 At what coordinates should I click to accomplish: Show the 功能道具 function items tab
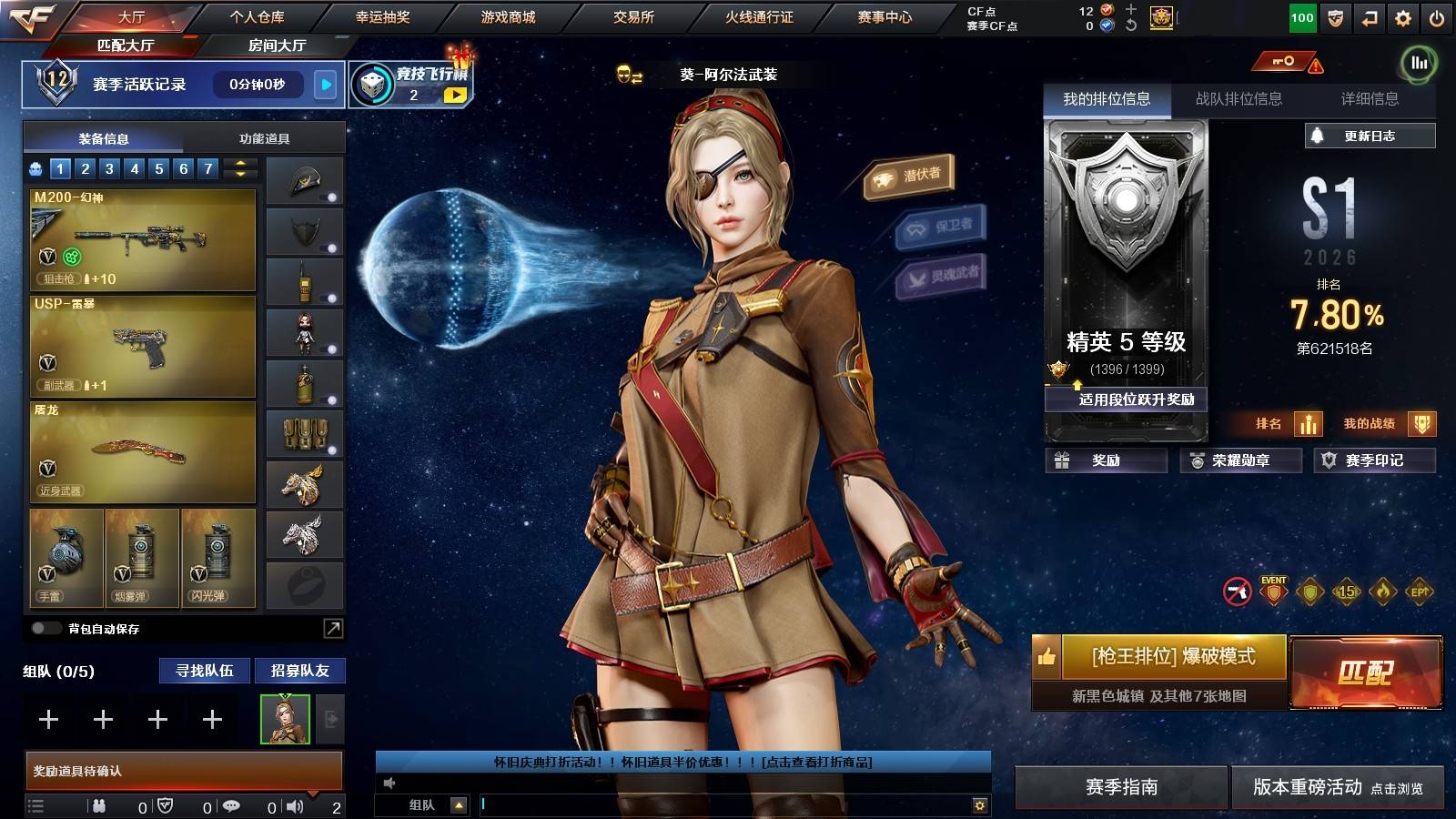[264, 138]
